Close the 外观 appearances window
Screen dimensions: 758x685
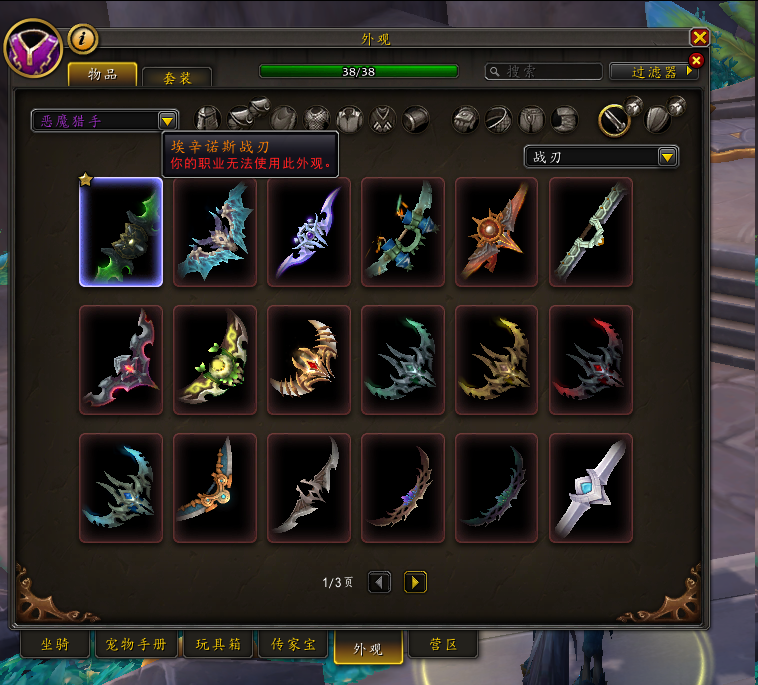(699, 37)
